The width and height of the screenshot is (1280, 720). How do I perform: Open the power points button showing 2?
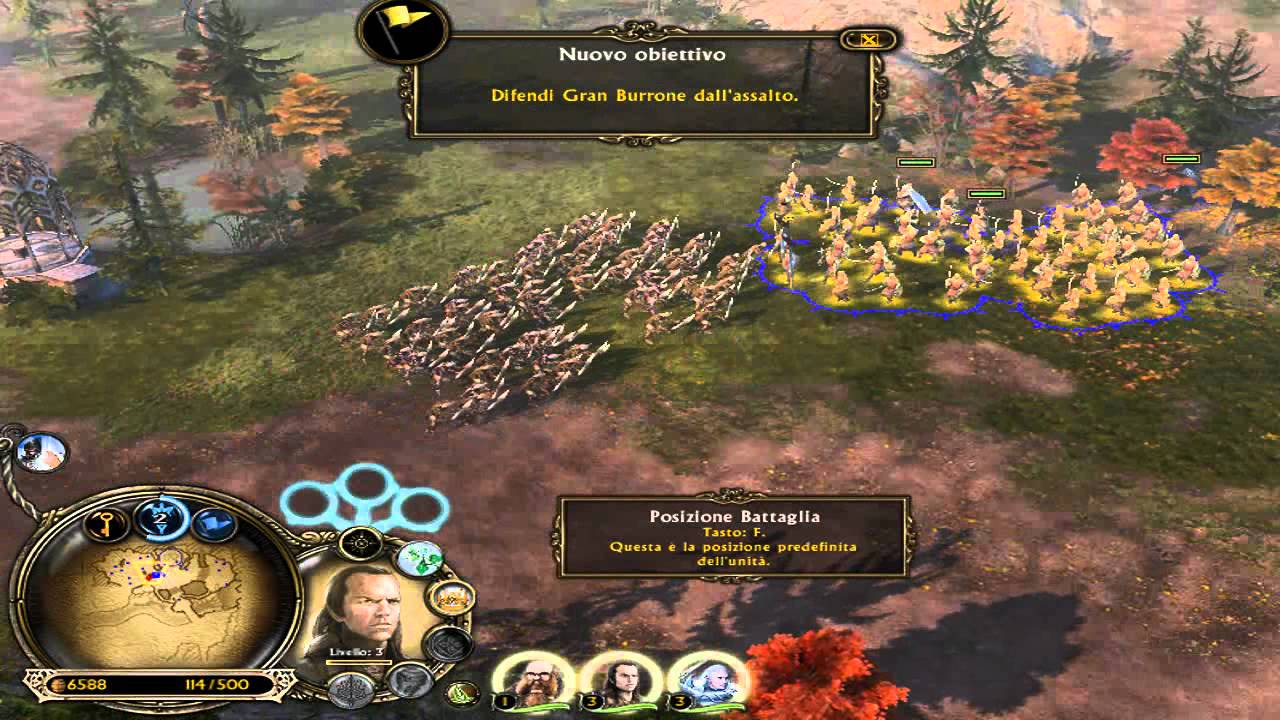tap(160, 517)
